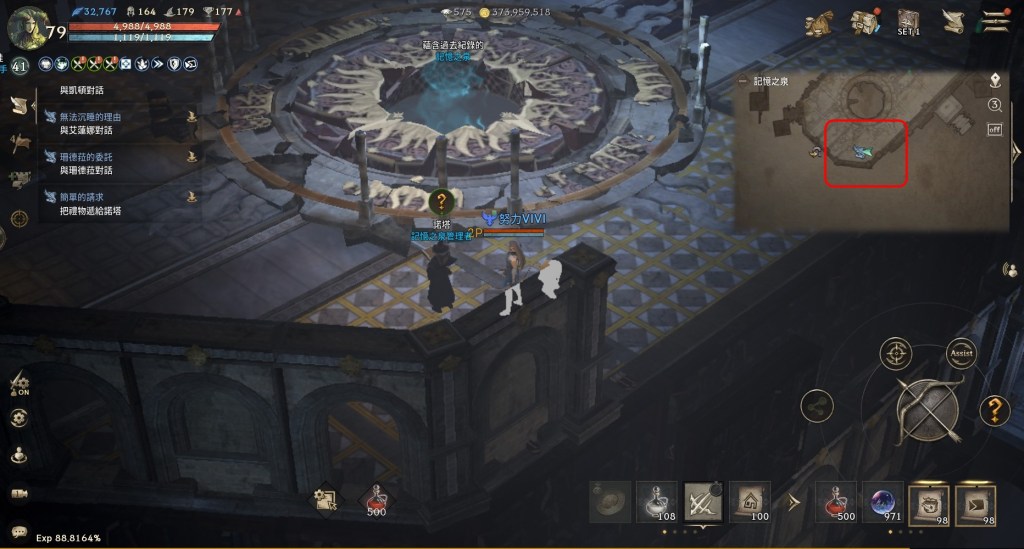The image size is (1024, 549).
Task: Toggle the minimap off button
Action: 995,129
